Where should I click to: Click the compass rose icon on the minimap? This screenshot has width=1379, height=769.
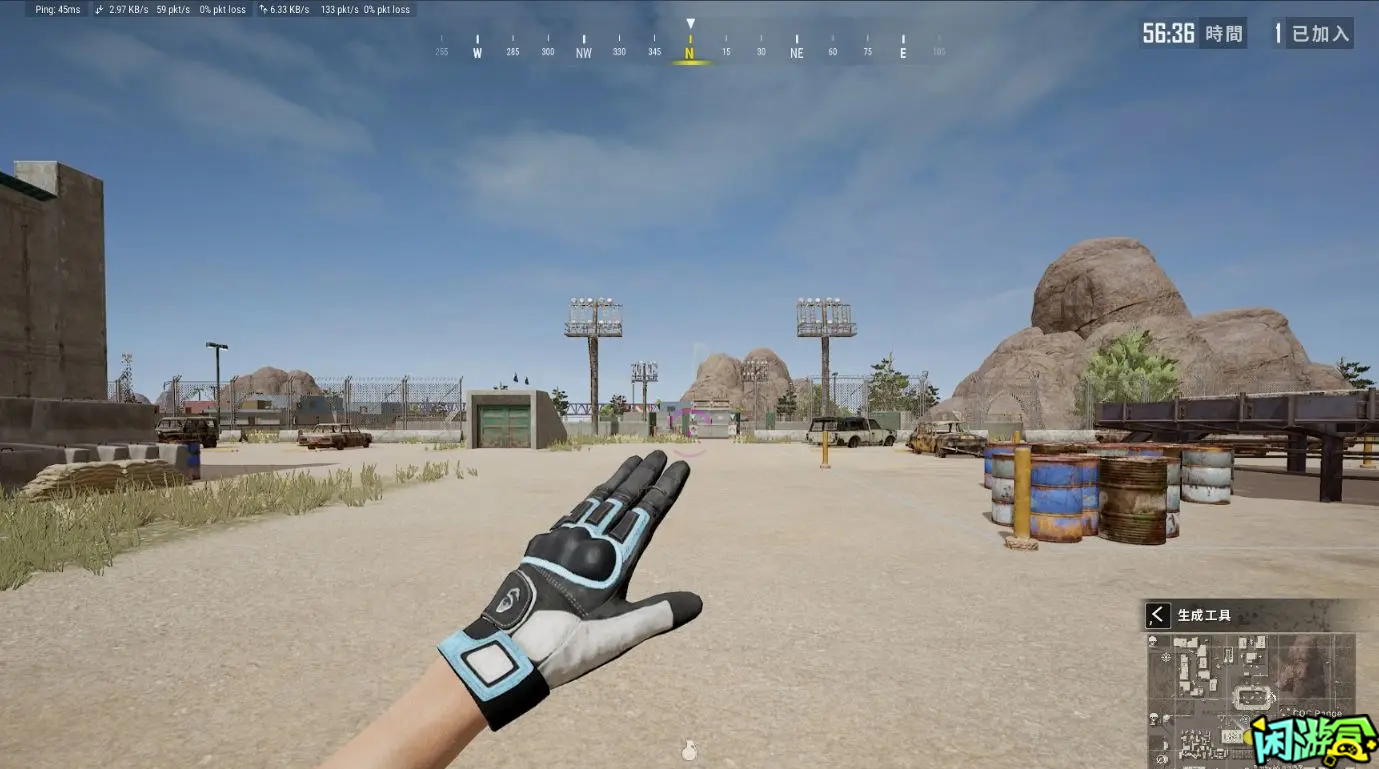[1166, 657]
